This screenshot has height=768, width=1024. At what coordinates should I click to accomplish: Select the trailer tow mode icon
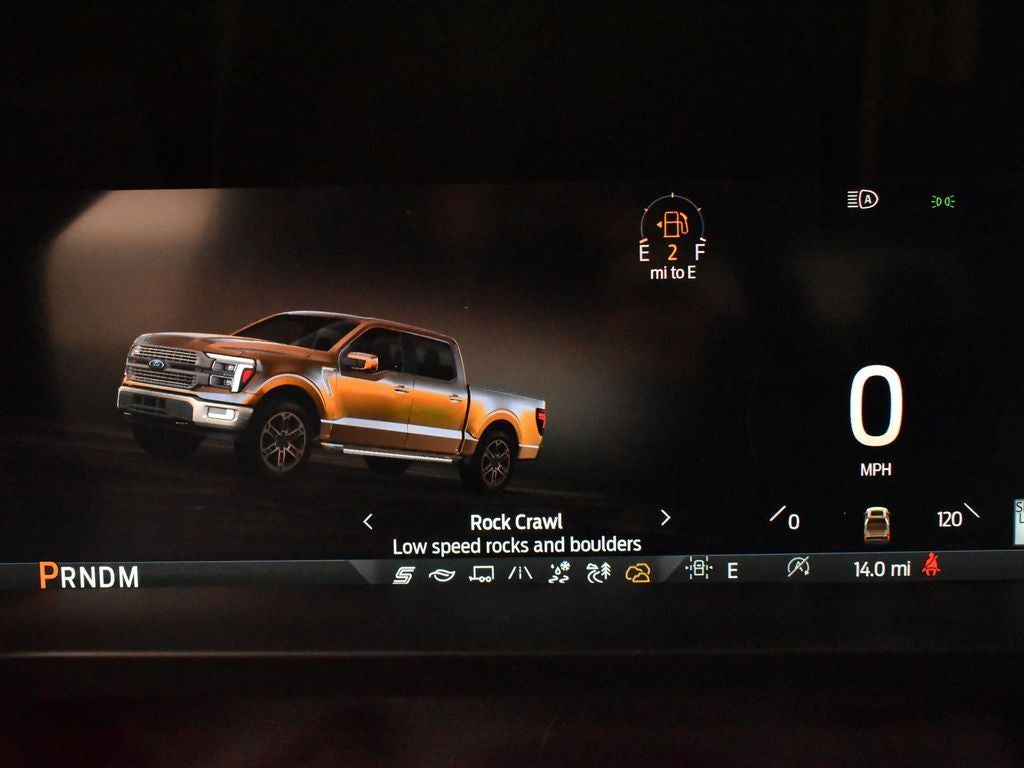point(481,573)
